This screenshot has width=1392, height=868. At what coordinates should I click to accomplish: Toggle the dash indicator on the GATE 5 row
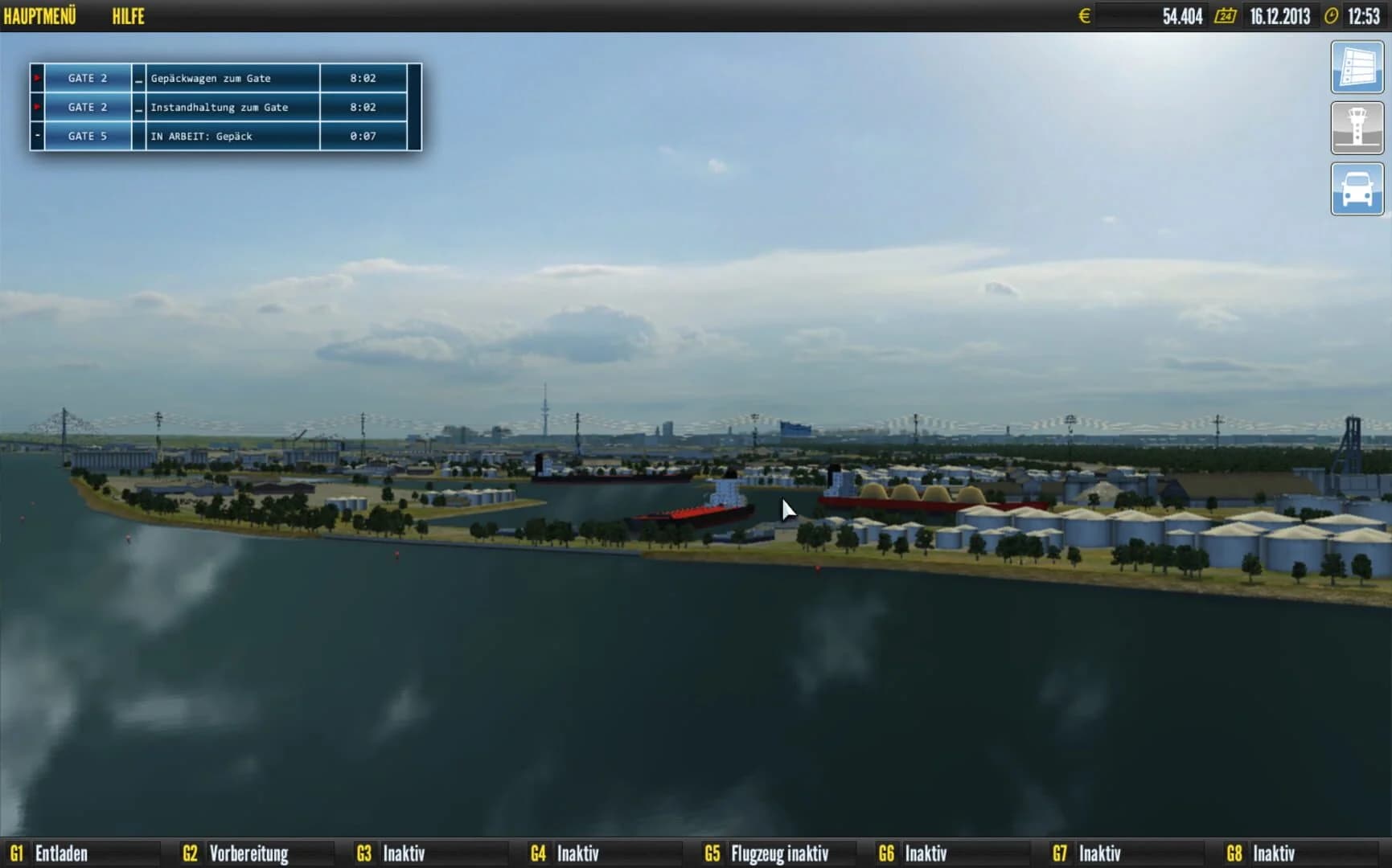(37, 136)
